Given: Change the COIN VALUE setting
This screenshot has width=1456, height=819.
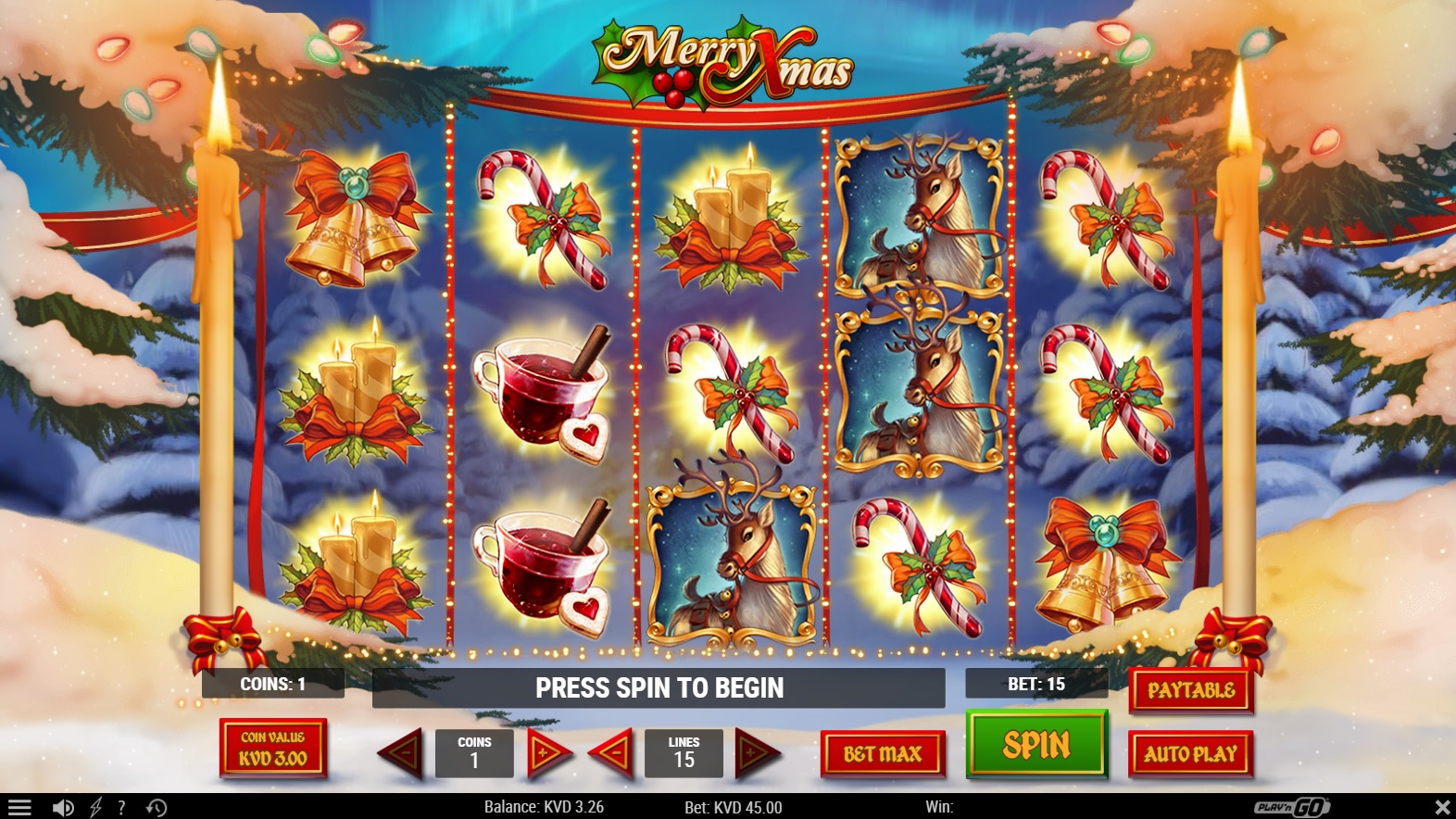Looking at the screenshot, I should pyautogui.click(x=273, y=749).
